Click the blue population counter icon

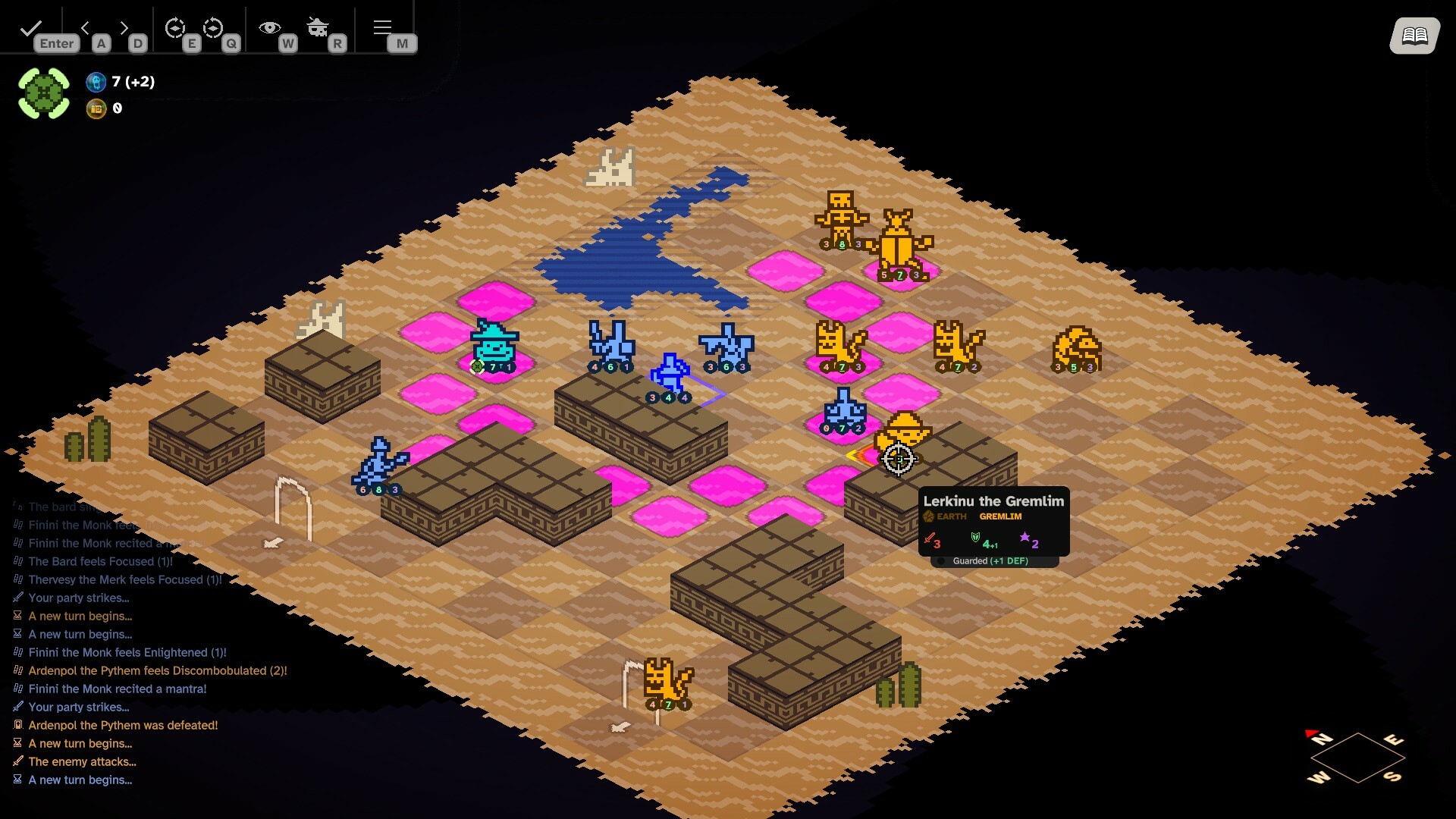pos(96,82)
